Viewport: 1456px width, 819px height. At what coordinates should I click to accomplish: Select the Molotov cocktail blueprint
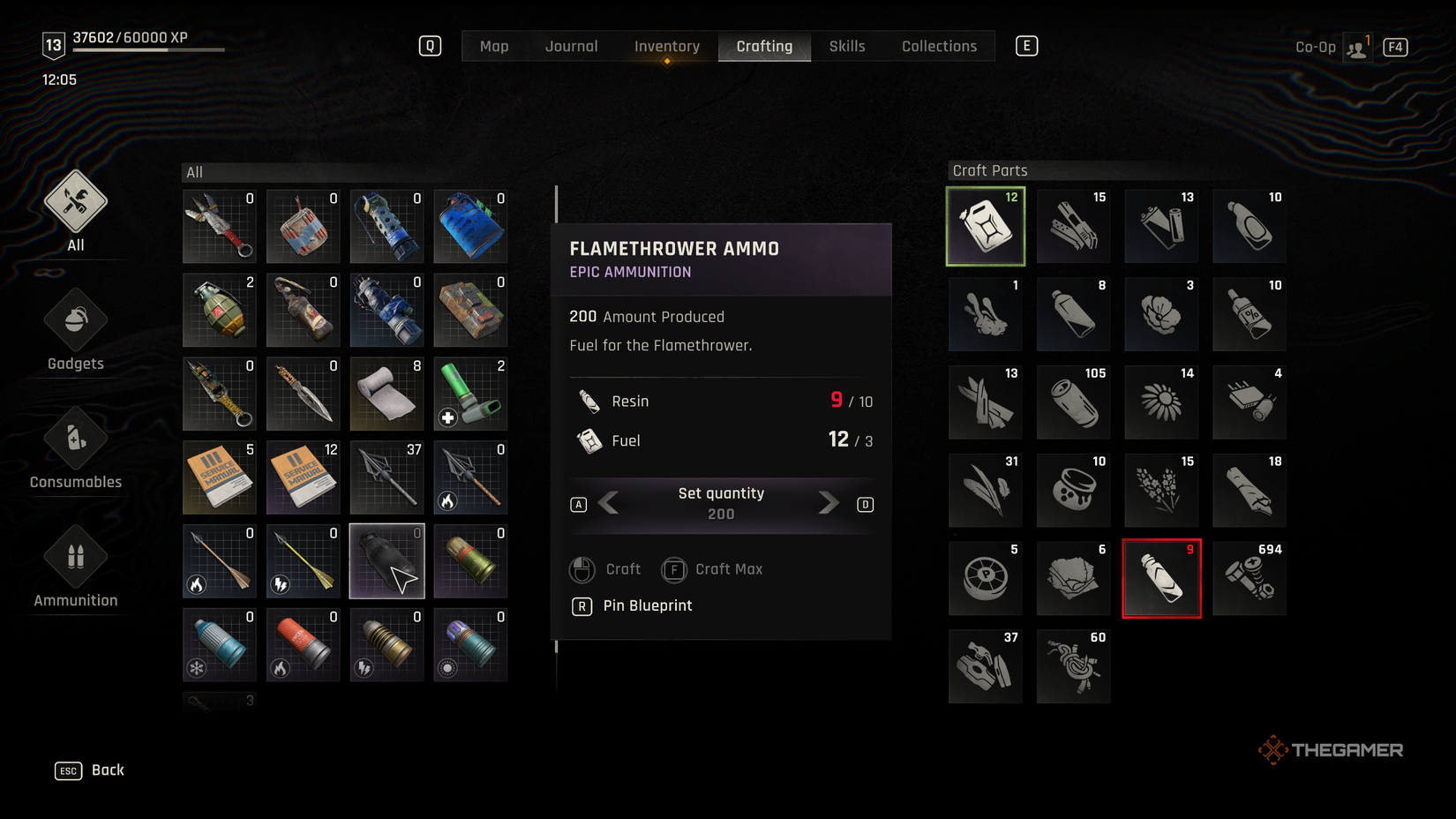pyautogui.click(x=303, y=310)
